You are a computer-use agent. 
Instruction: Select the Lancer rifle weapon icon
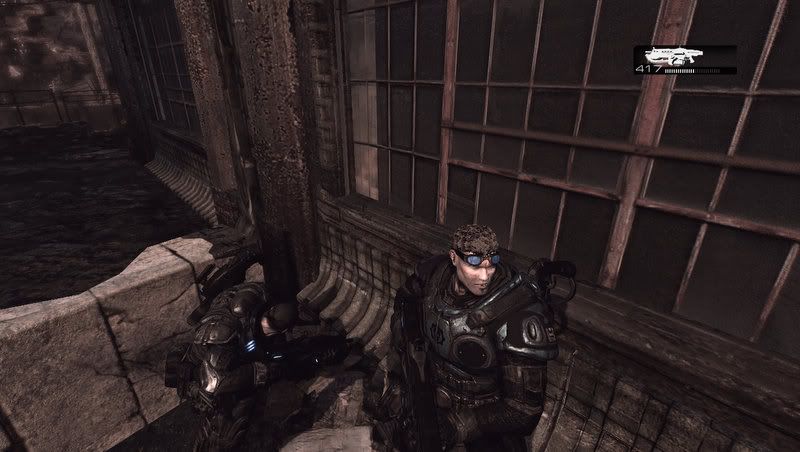tap(676, 56)
